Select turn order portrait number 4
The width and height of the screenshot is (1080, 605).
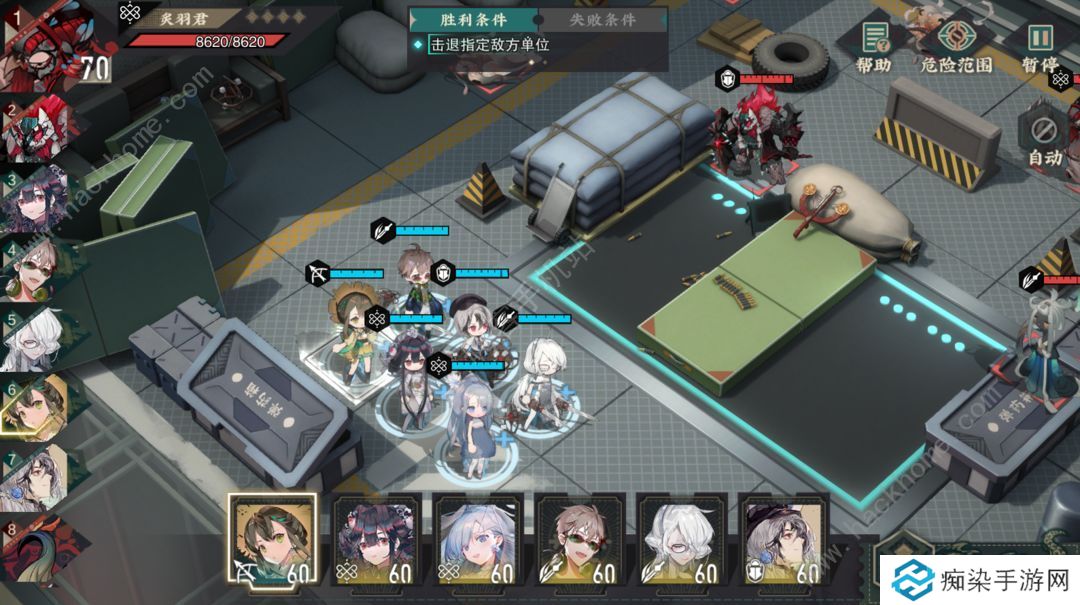coord(38,268)
